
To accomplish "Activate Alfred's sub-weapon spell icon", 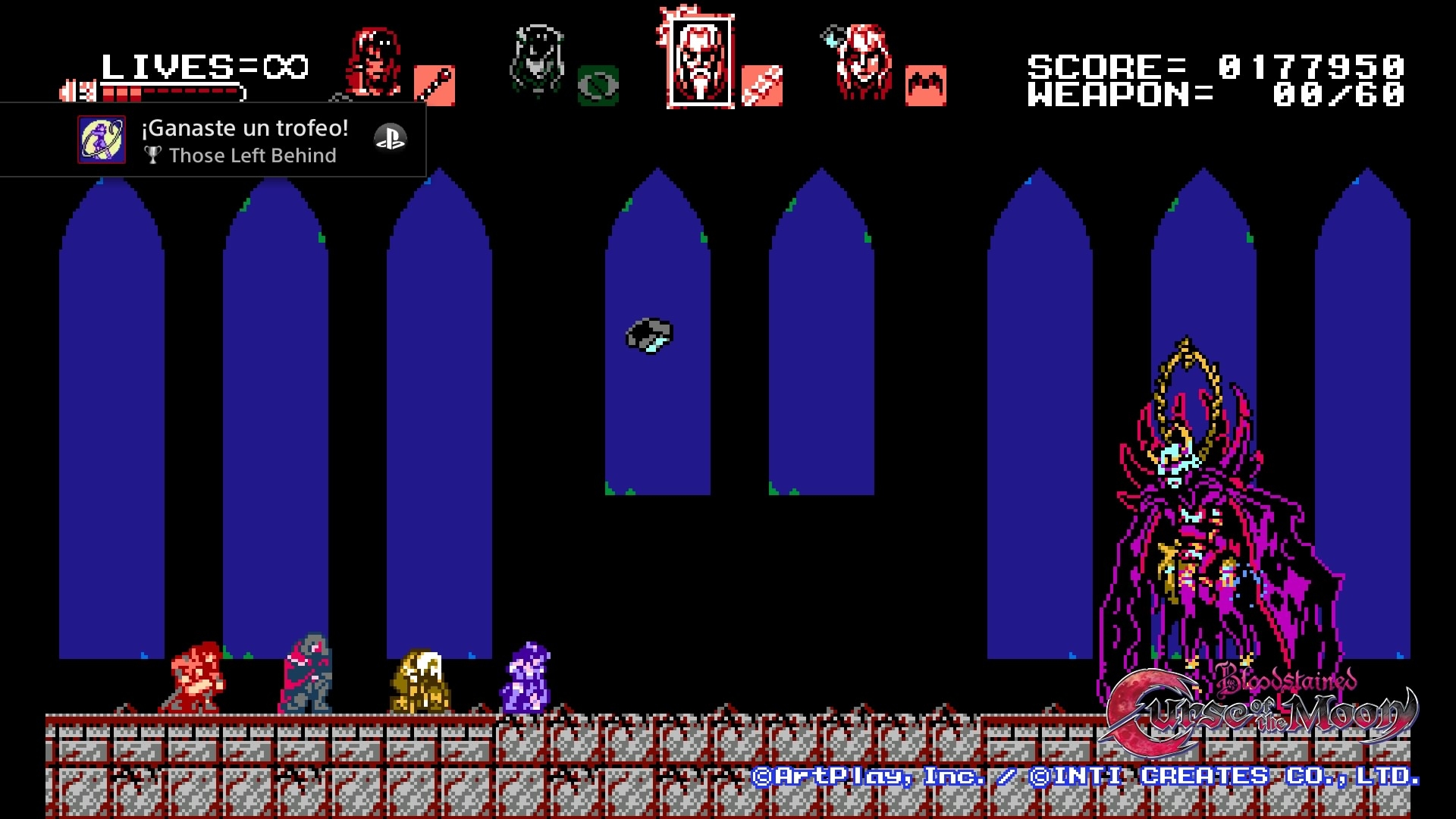I will click(x=762, y=85).
